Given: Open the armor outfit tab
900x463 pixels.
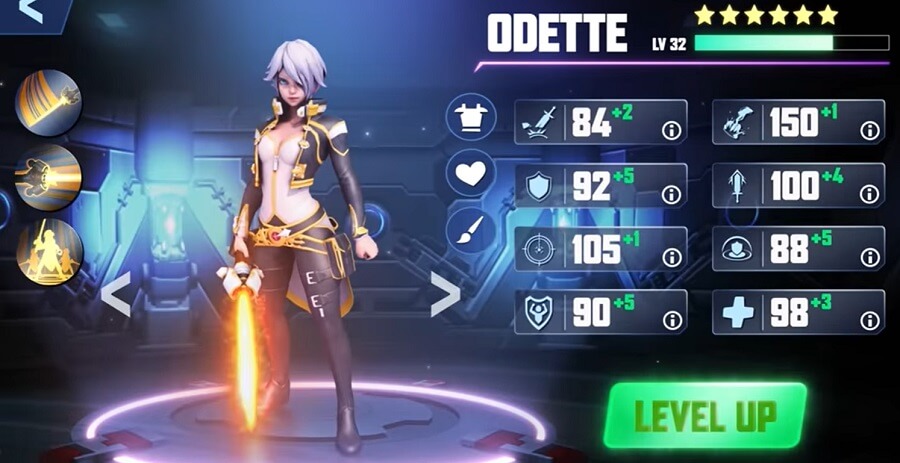Looking at the screenshot, I should click(470, 120).
